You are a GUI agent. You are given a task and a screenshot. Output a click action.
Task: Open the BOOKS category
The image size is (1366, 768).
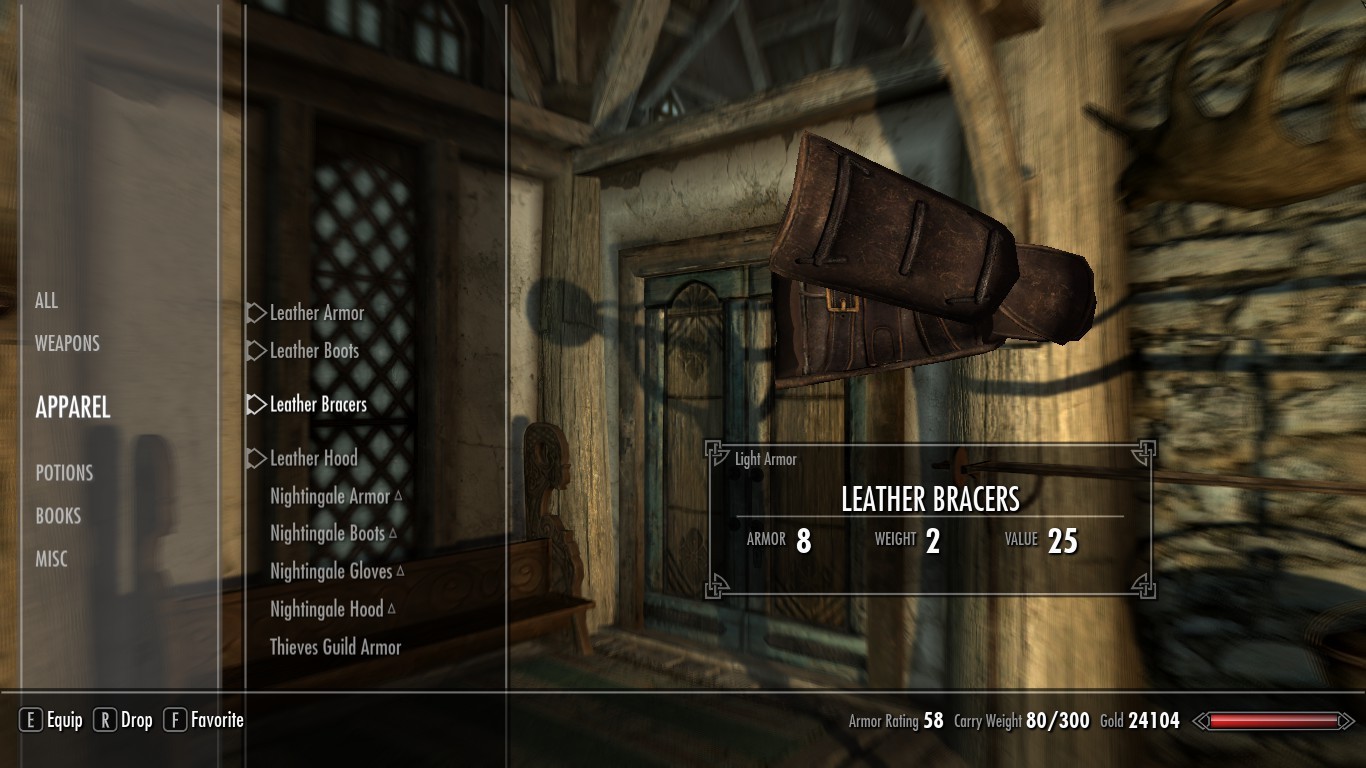58,516
